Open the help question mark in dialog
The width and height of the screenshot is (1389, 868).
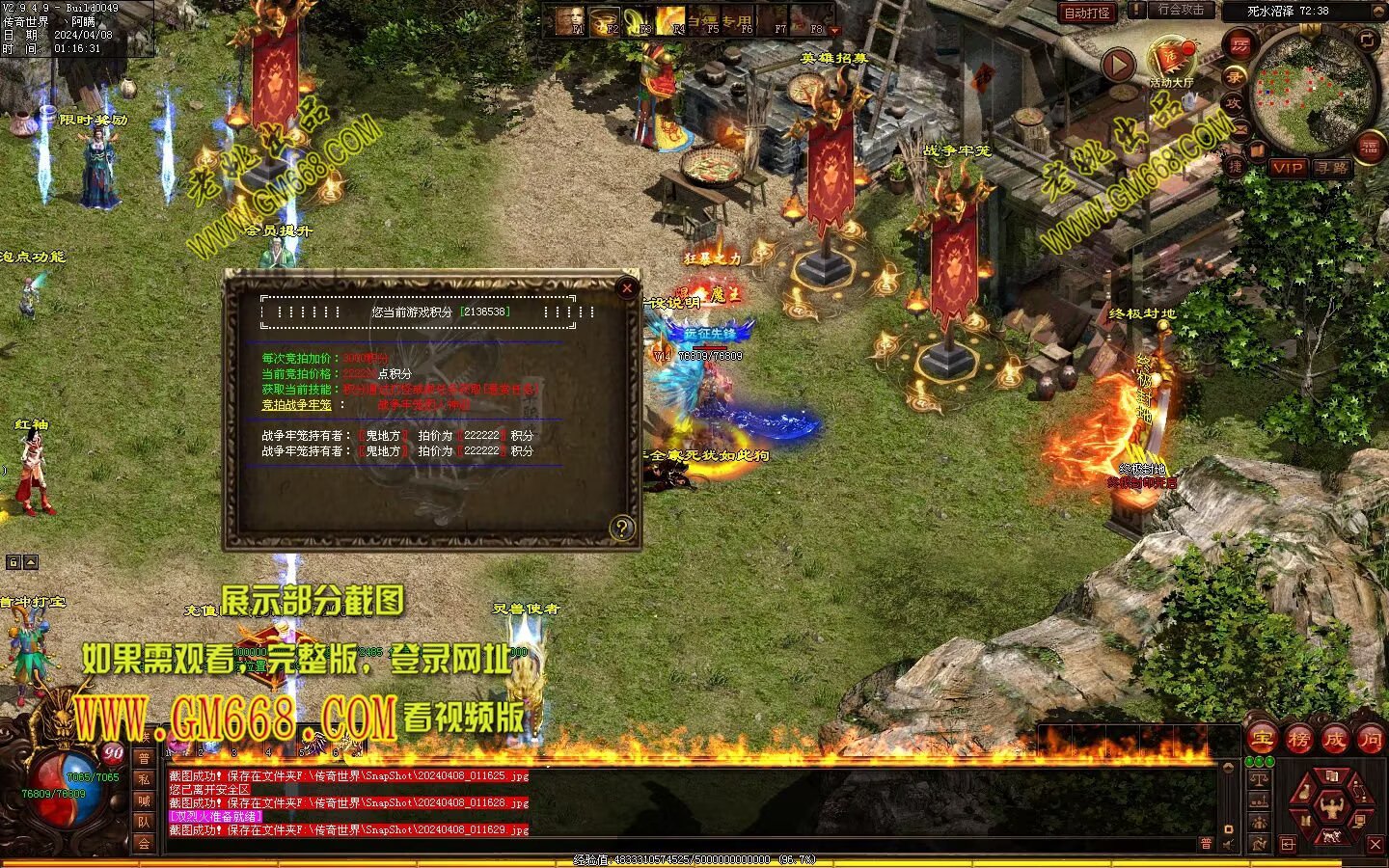(x=622, y=528)
